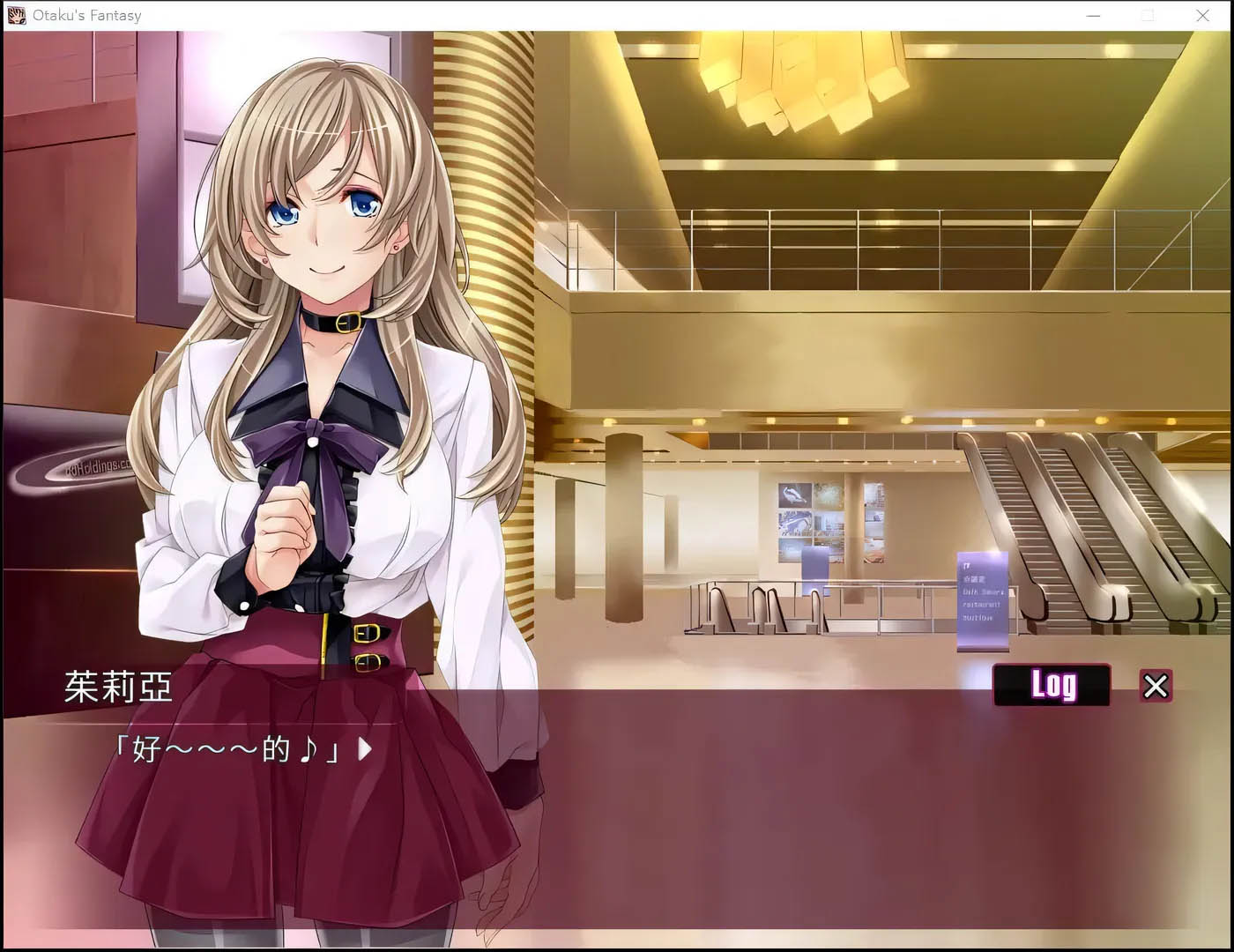Click the glowing Log label
Screen dimensions: 1234x952
tap(1052, 685)
